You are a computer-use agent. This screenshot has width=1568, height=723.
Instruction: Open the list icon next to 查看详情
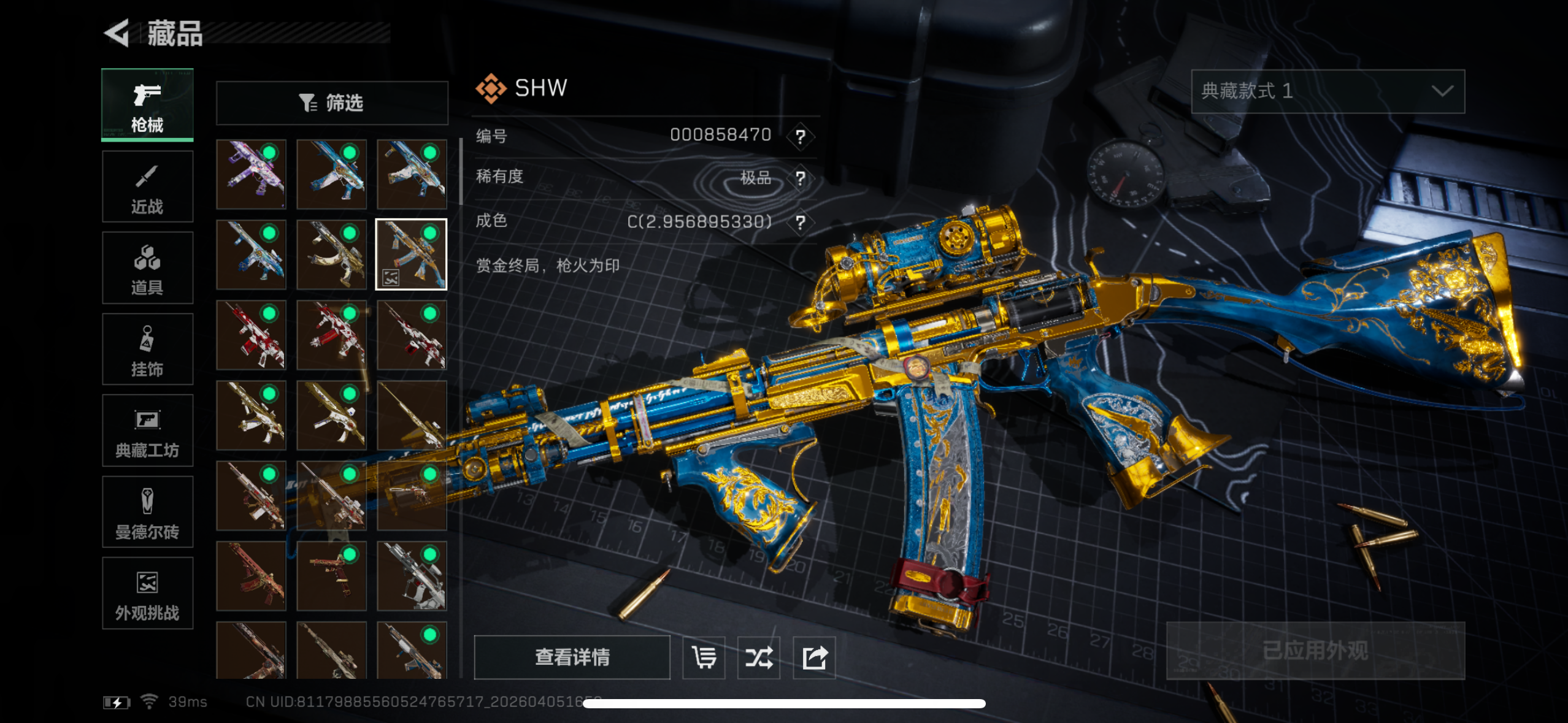[x=704, y=657]
